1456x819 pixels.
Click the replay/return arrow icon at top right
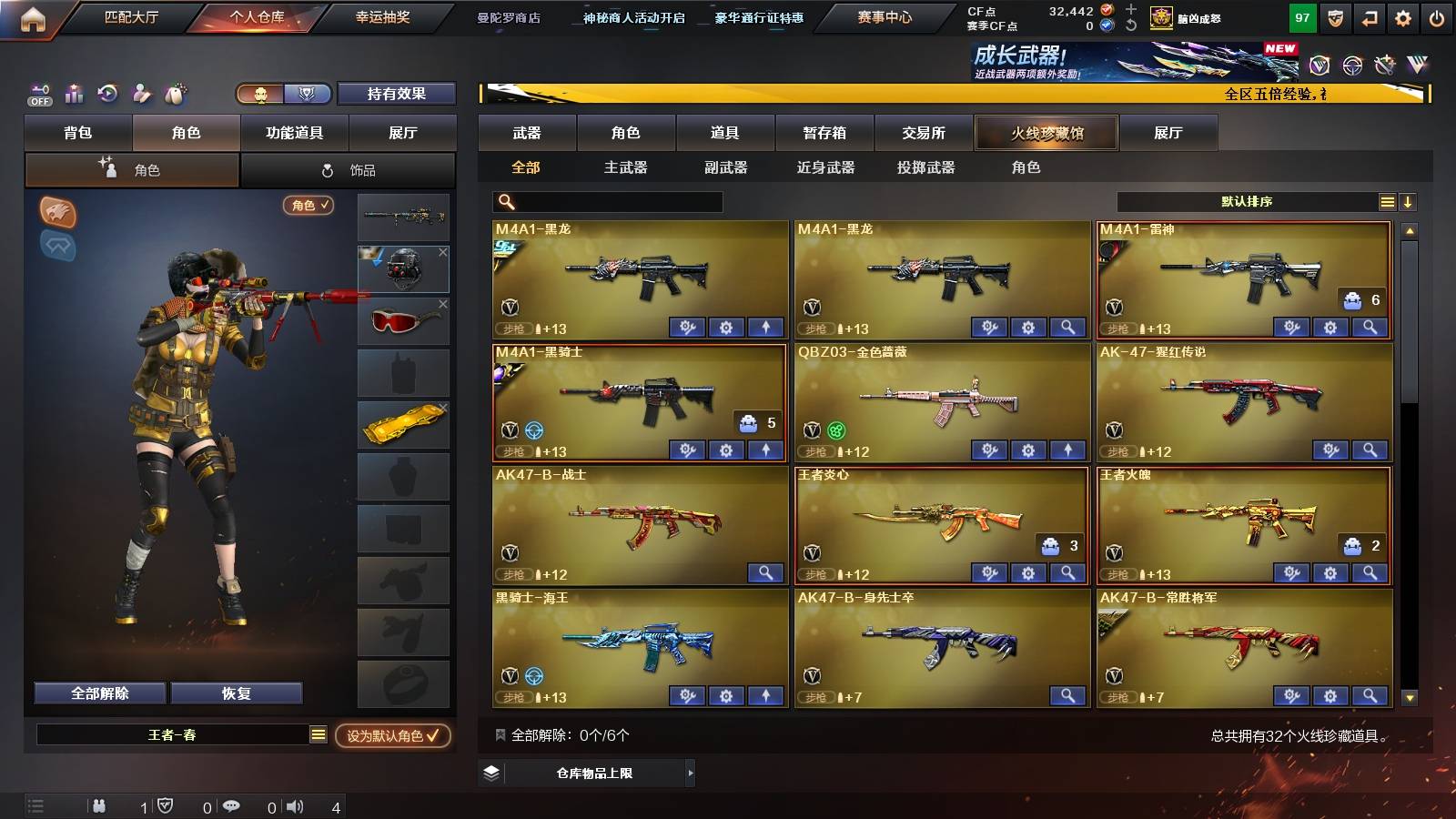[1367, 16]
